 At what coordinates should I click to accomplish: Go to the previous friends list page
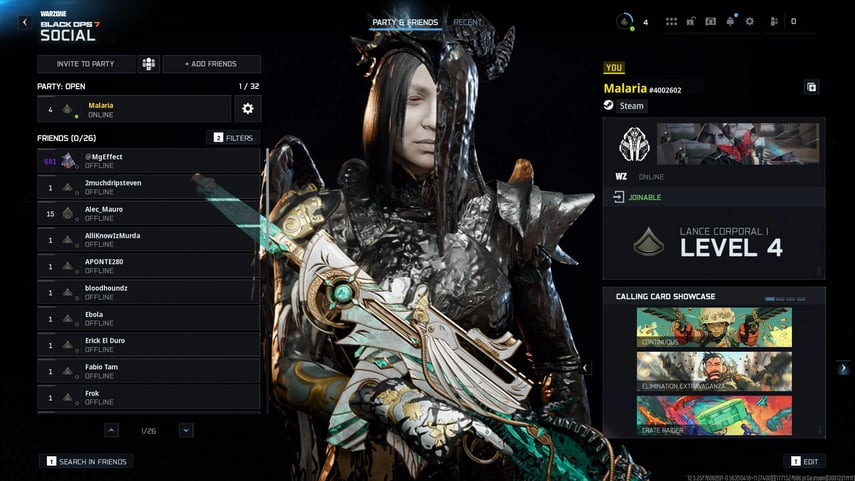click(111, 430)
